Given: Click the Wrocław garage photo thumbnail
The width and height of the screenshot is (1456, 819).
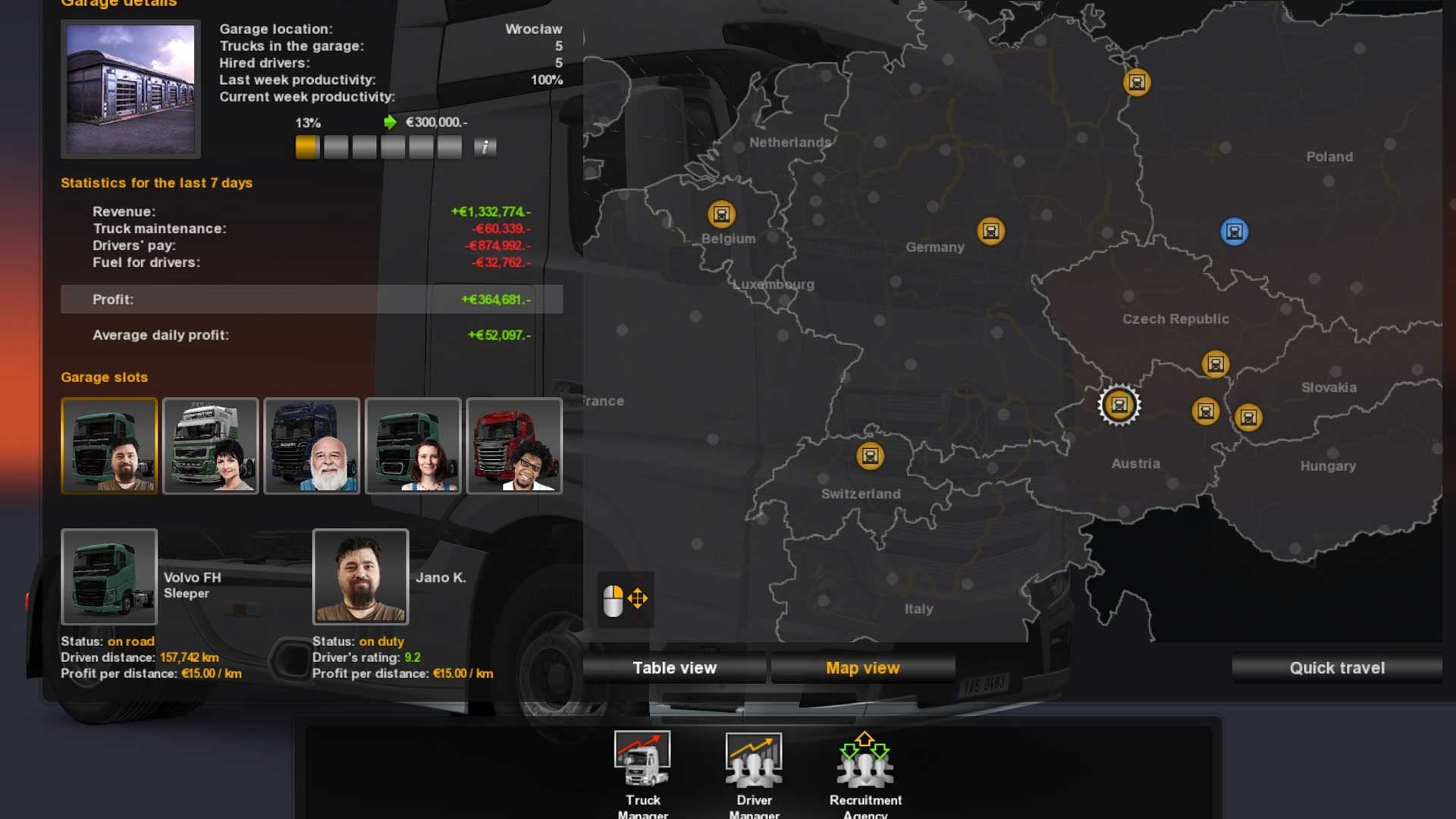Looking at the screenshot, I should pos(130,89).
